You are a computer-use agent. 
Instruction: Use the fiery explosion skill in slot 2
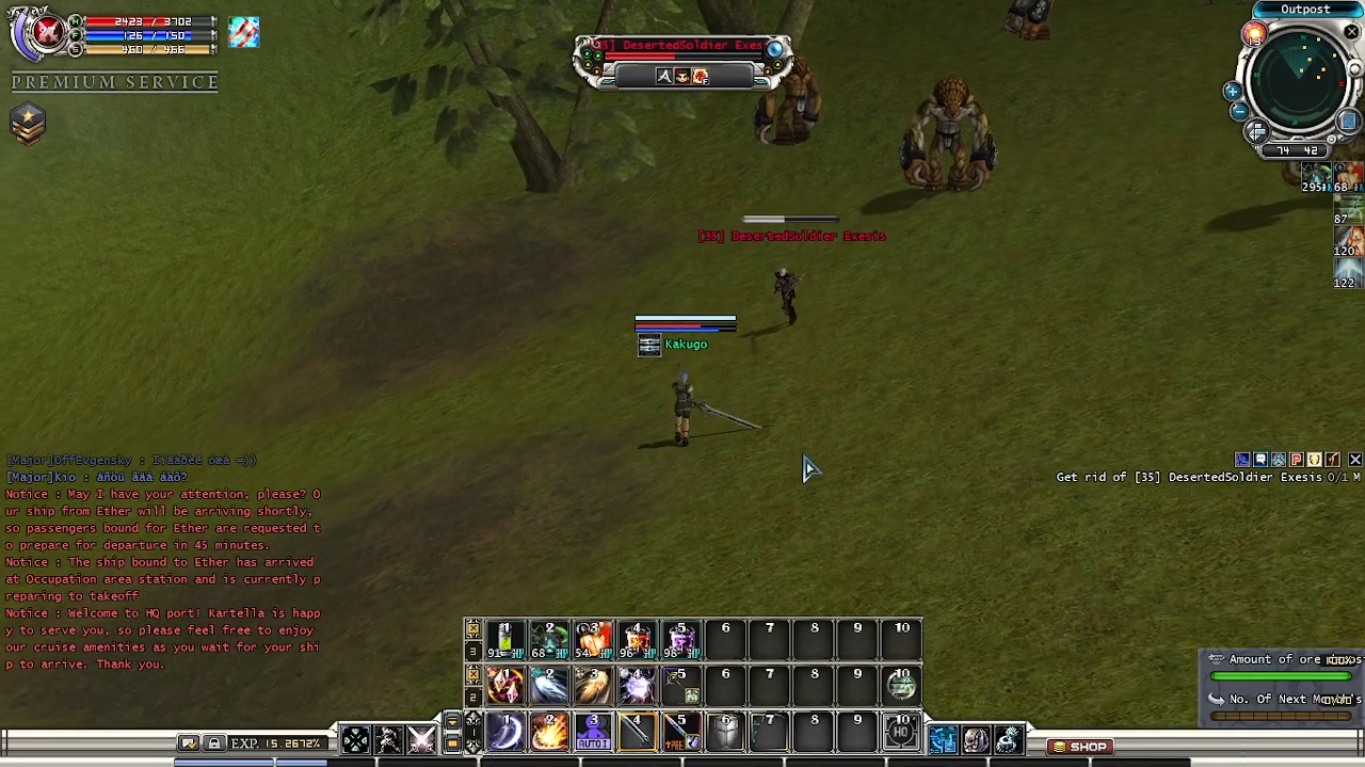549,732
